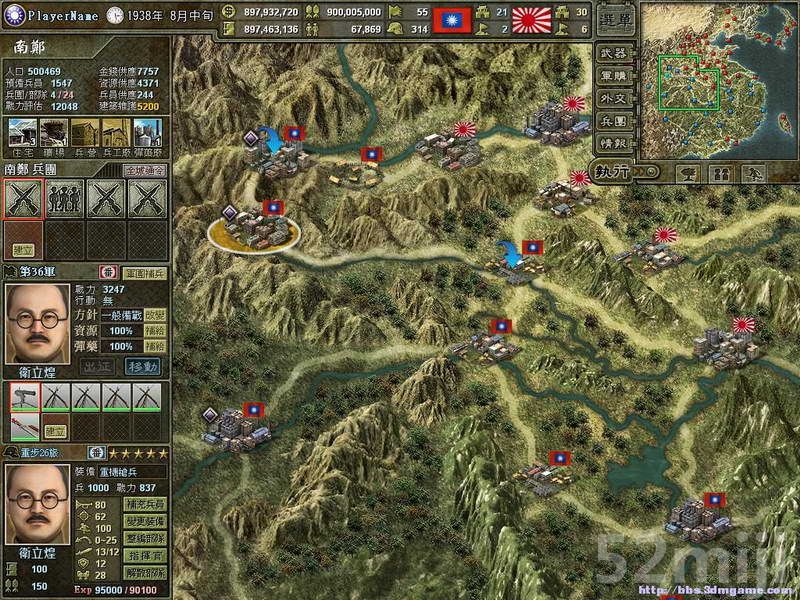Open the 外交 diplomacy panel
The image size is (800, 600).
click(x=611, y=99)
